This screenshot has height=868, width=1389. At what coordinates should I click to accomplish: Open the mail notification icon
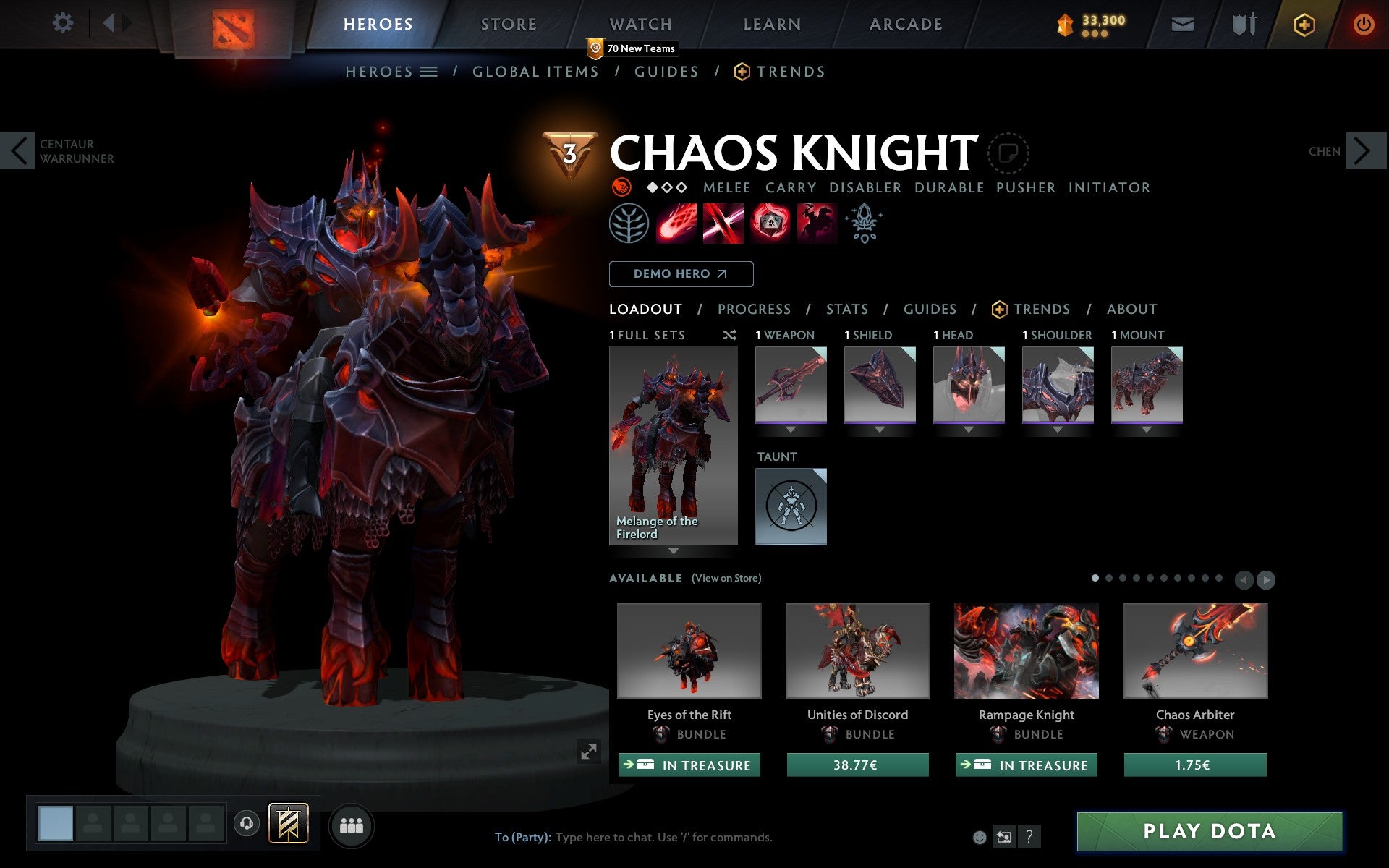click(x=1181, y=24)
